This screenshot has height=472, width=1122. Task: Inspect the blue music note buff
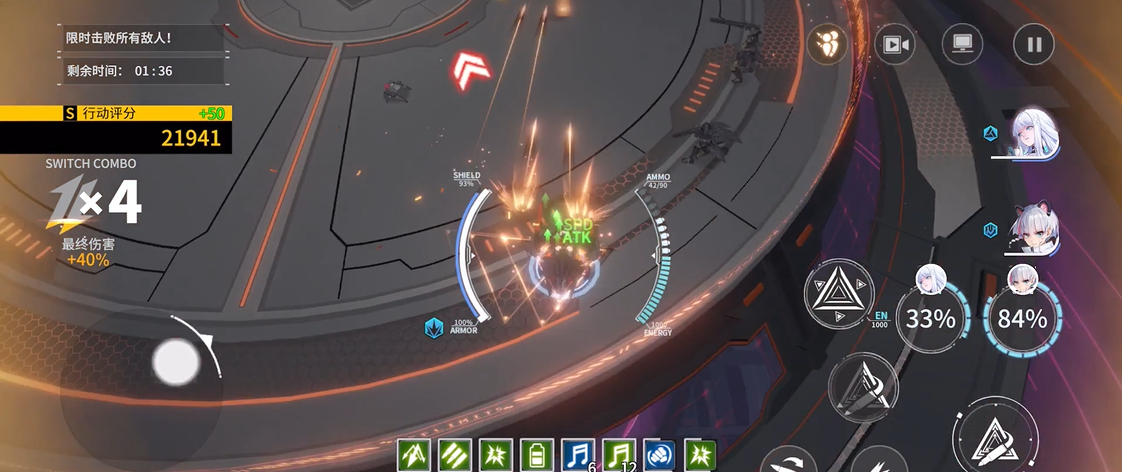[578, 455]
